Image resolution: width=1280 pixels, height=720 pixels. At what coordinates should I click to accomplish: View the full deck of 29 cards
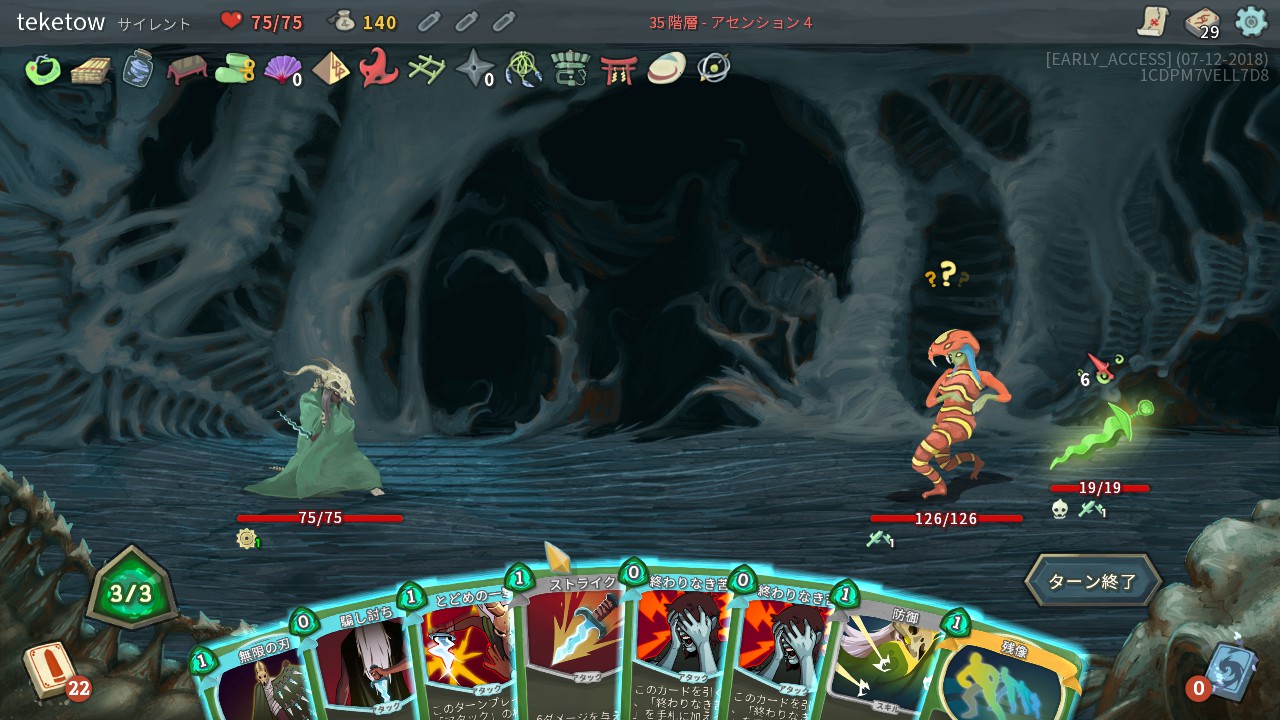1201,22
